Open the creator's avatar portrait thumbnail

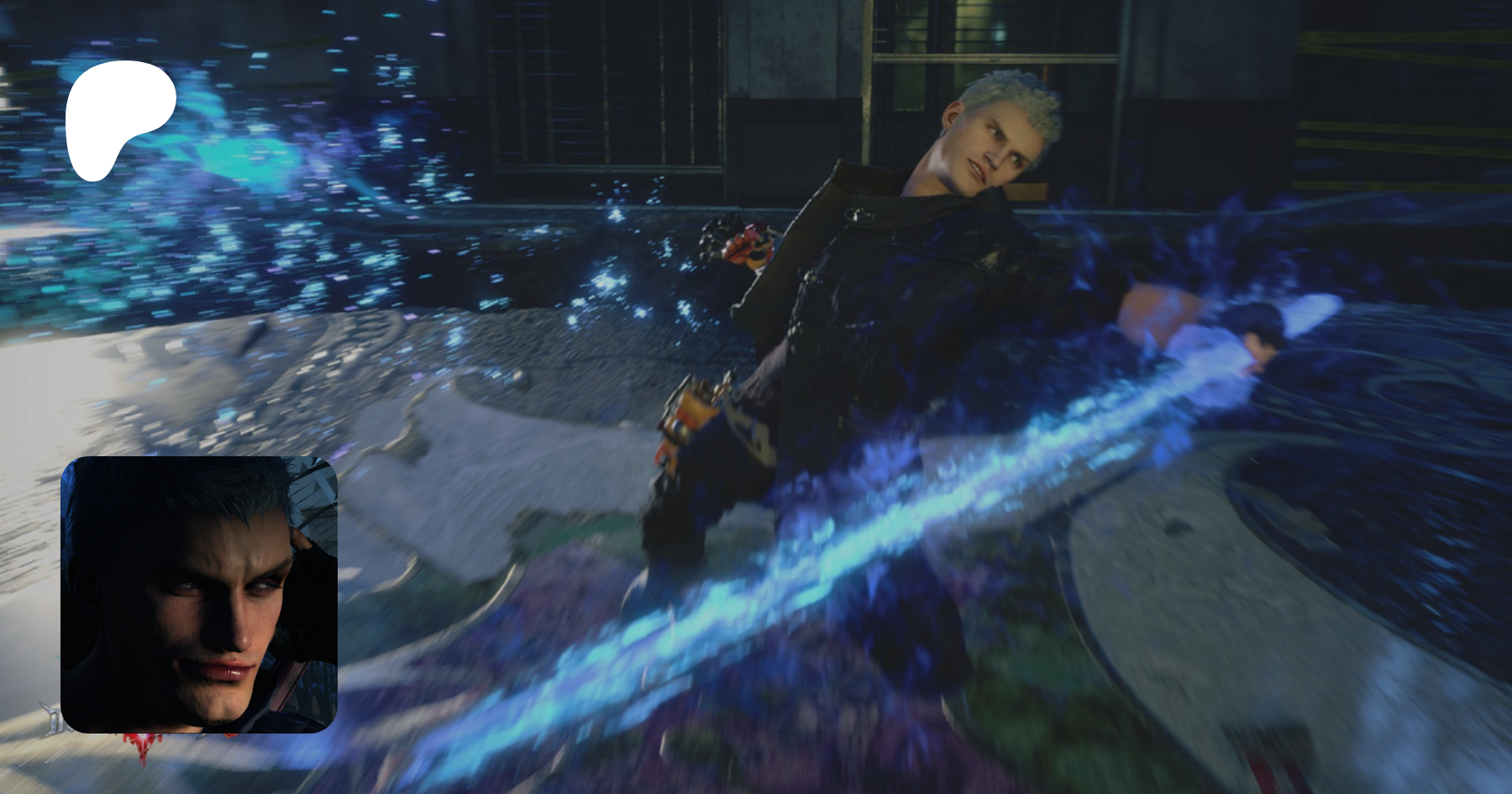tap(199, 594)
